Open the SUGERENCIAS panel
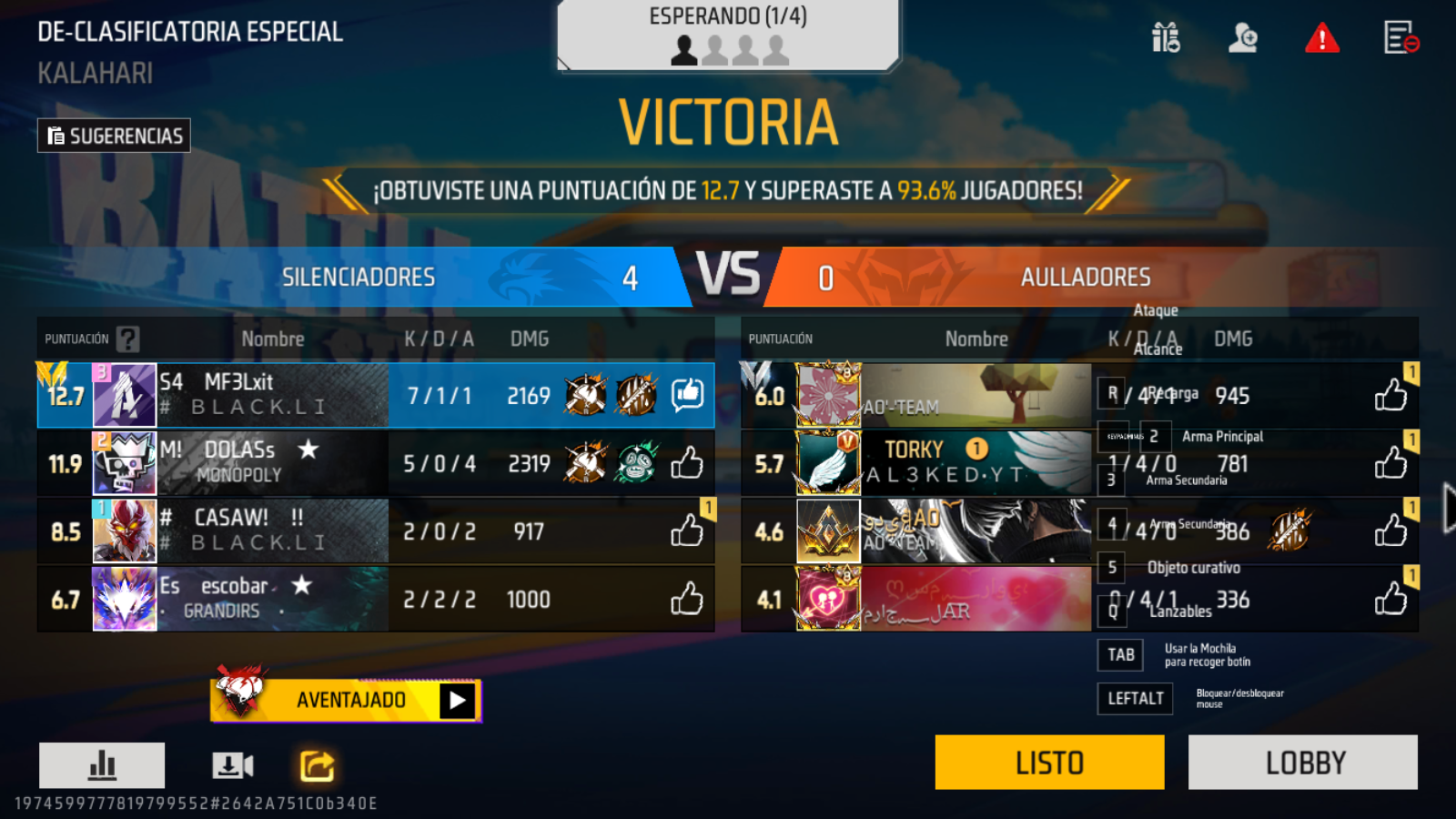This screenshot has height=819, width=1456. coord(113,135)
